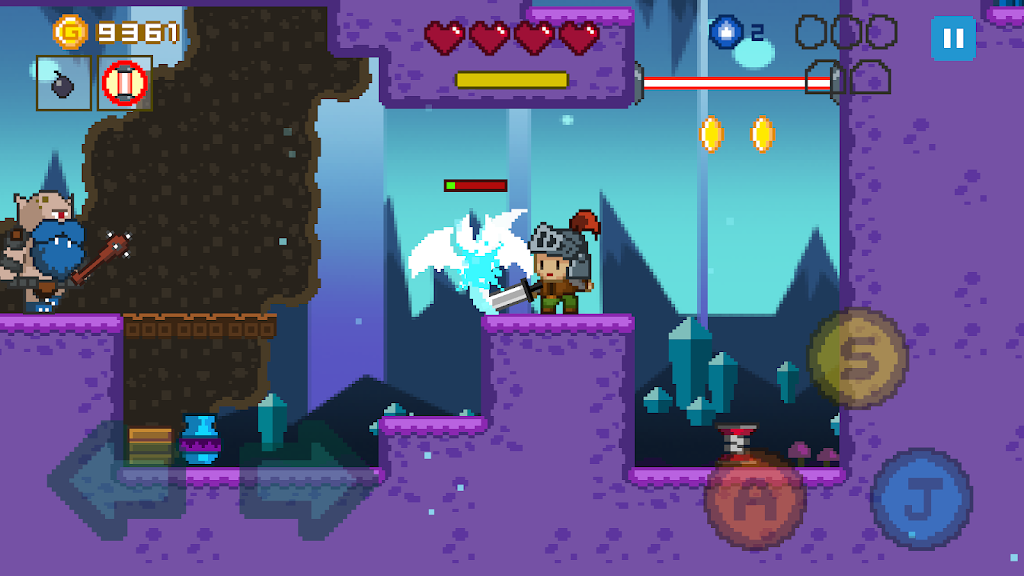This screenshot has height=576, width=1024.
Task: Tap the yellow S skill button
Action: coord(858,358)
